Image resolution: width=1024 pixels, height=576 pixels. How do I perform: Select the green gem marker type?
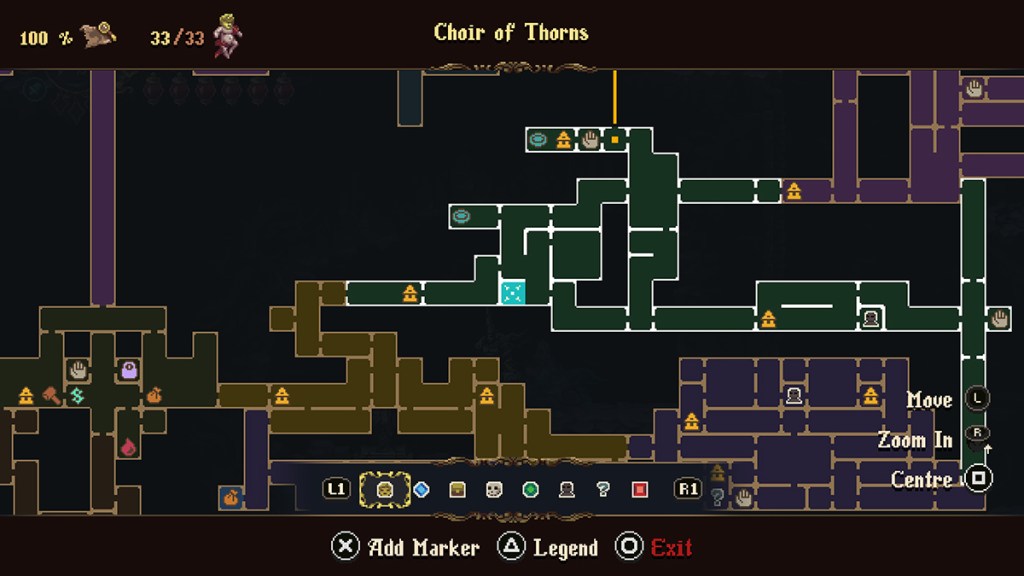tap(530, 490)
